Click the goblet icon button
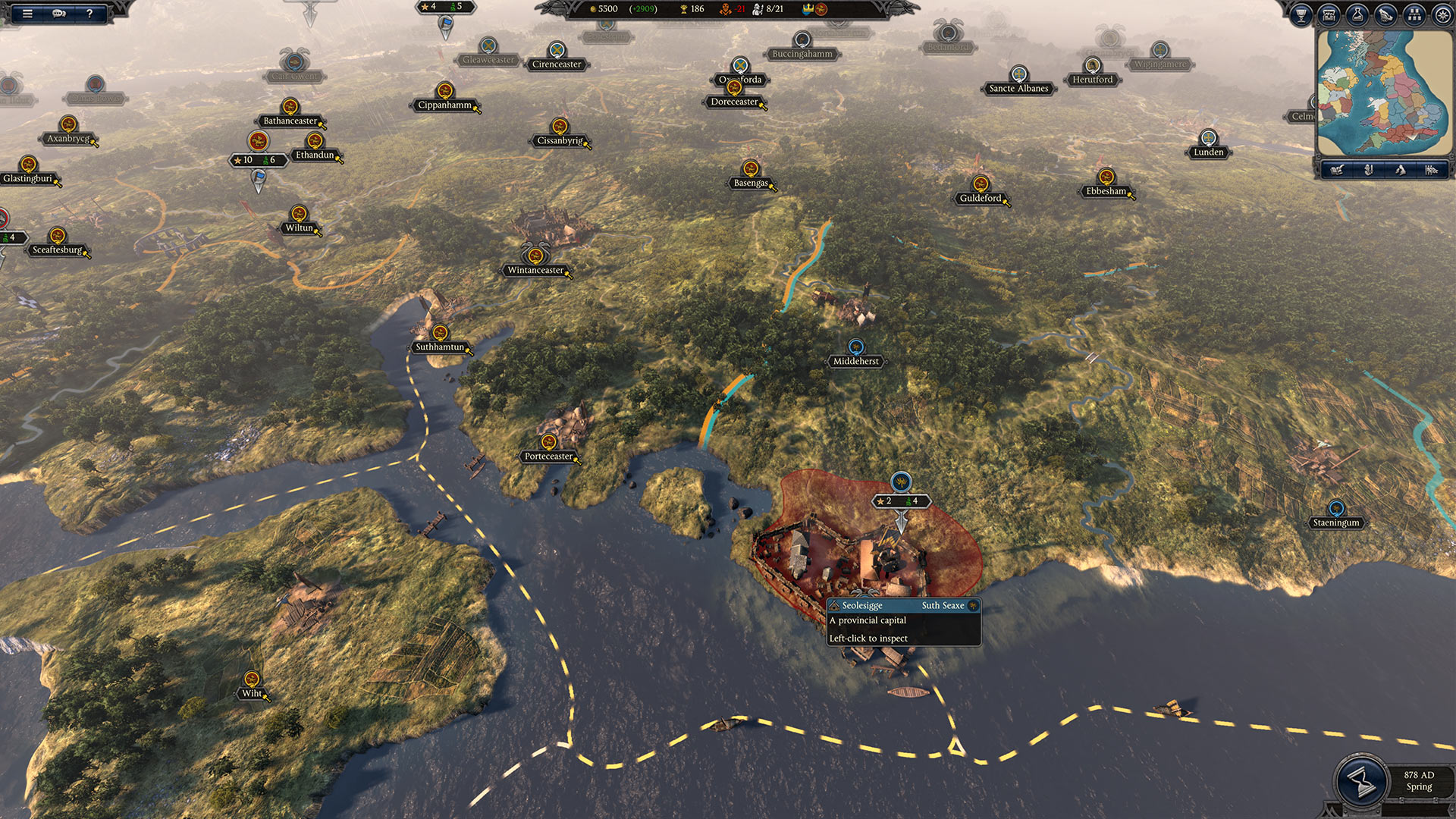This screenshot has height=819, width=1456. (x=1301, y=14)
